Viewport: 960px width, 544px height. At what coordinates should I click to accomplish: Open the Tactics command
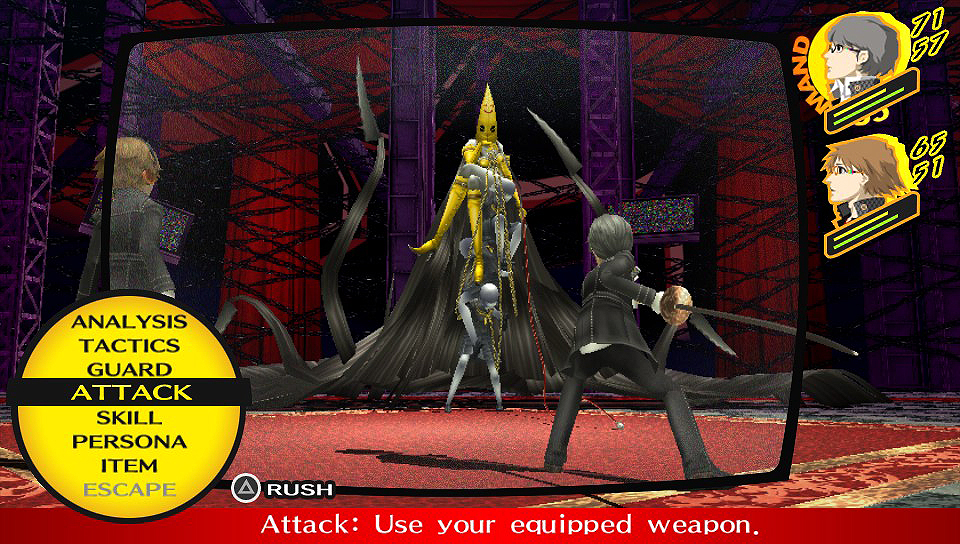pos(129,346)
